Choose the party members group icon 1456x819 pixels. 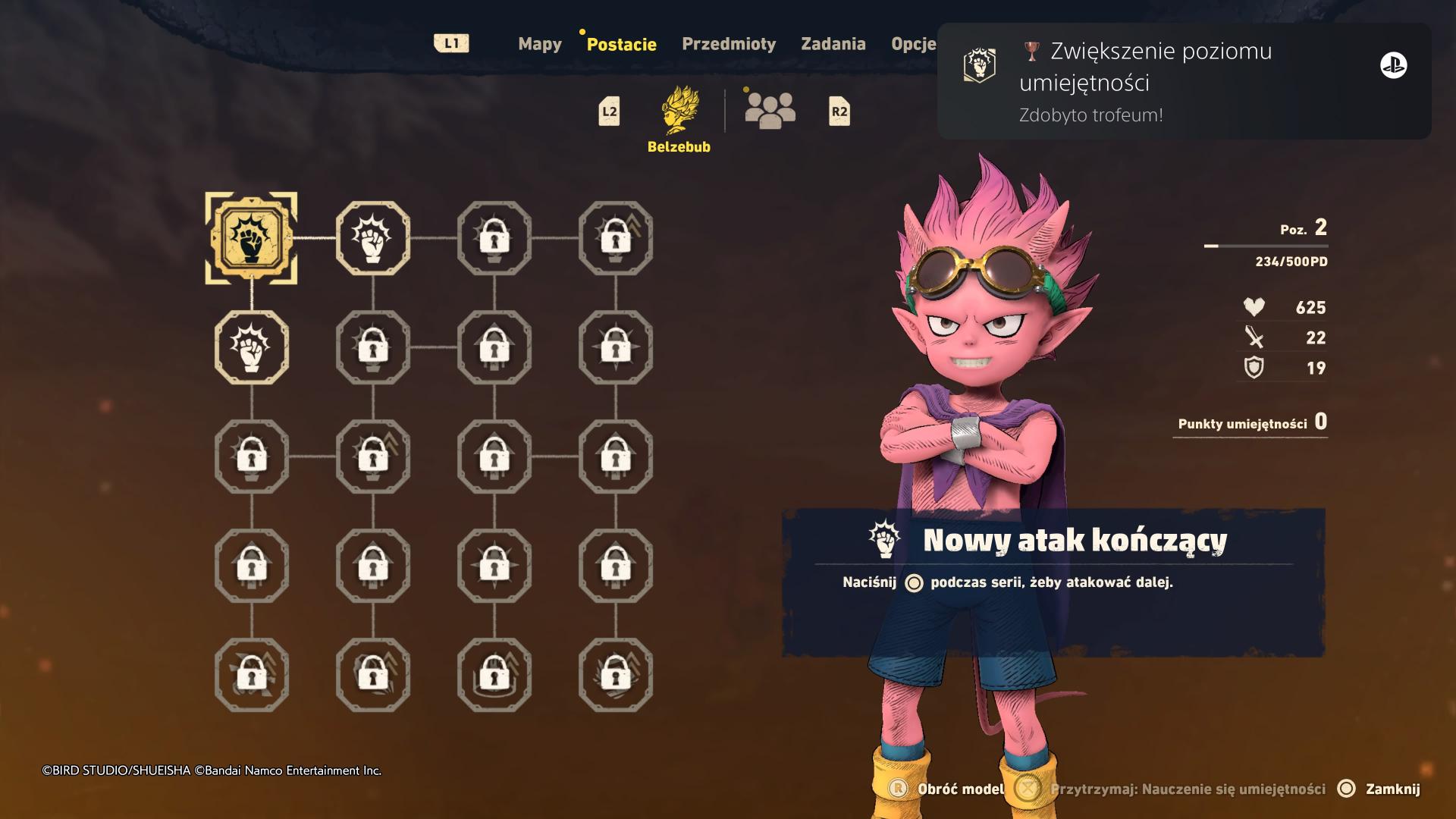point(770,111)
